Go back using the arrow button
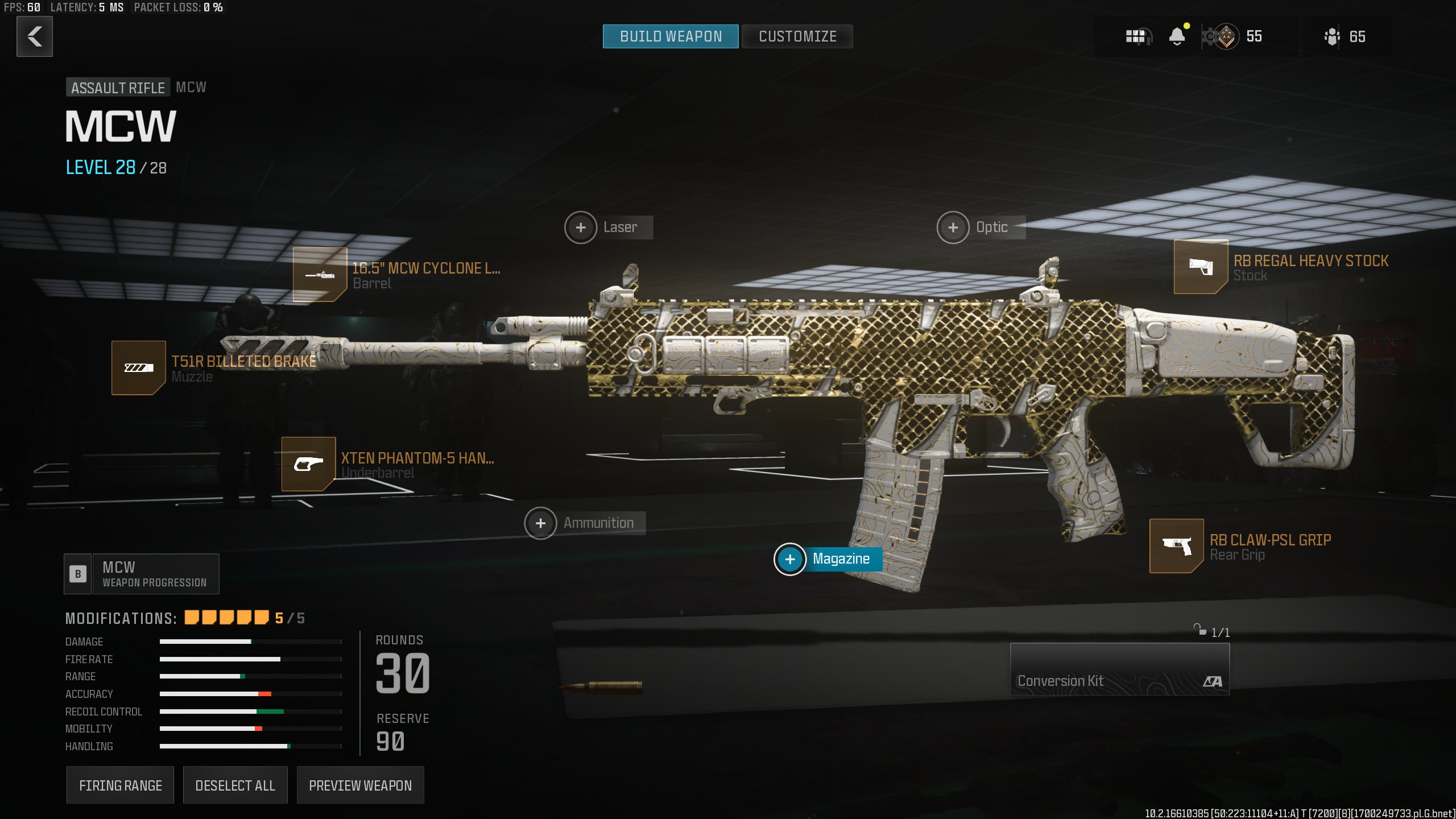1456x819 pixels. [x=35, y=36]
